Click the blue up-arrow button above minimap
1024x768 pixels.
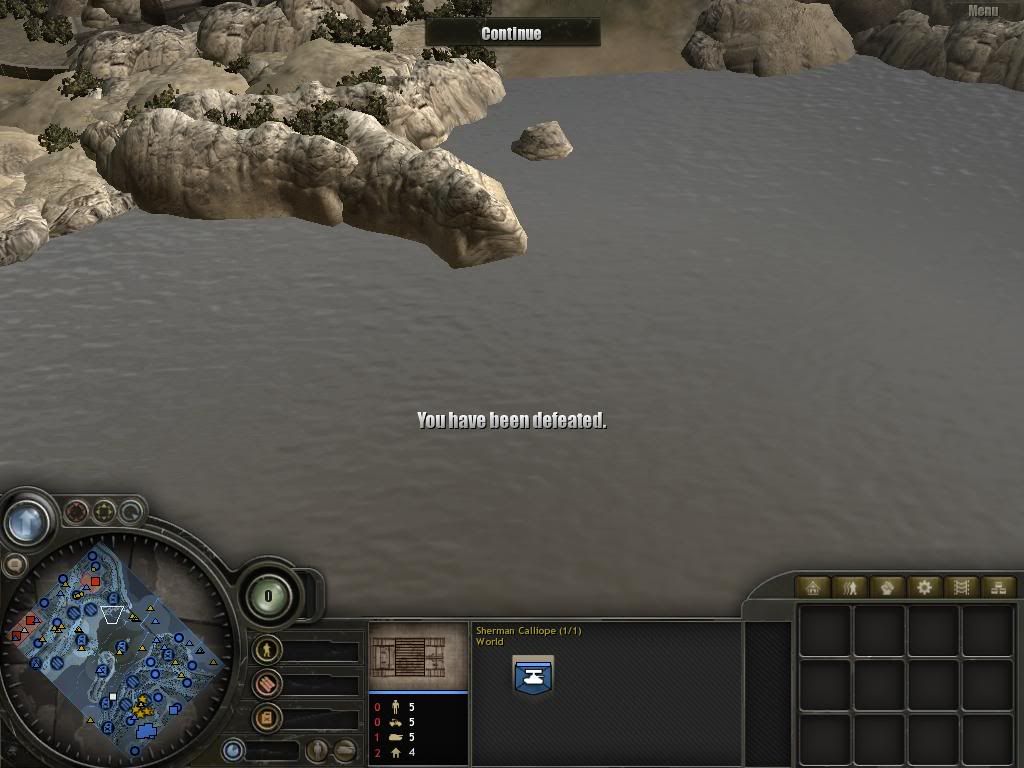[27, 520]
